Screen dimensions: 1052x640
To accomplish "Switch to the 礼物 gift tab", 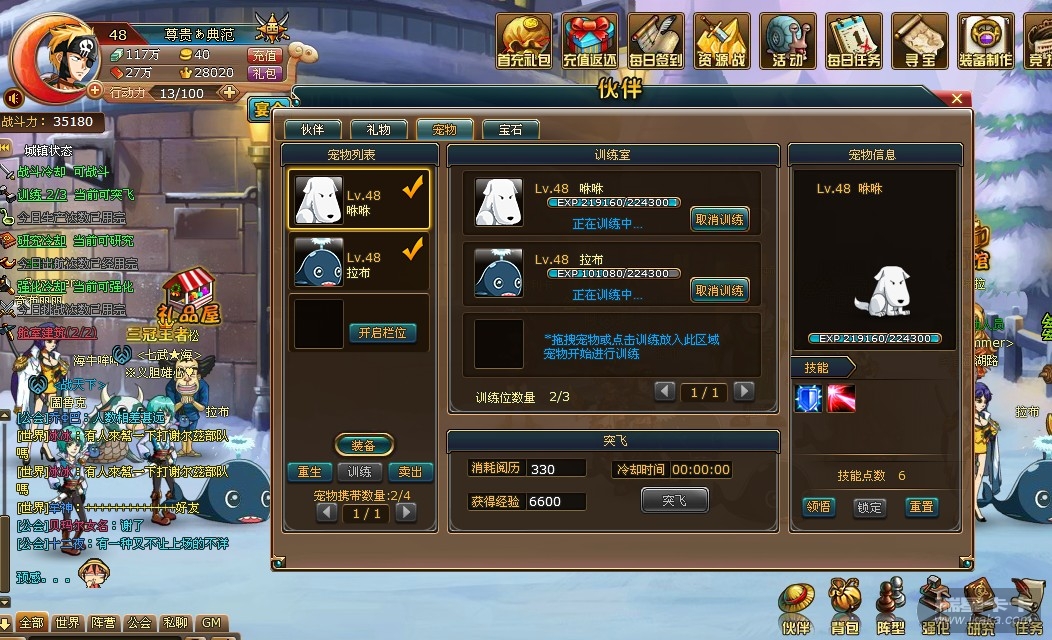I will (378, 130).
